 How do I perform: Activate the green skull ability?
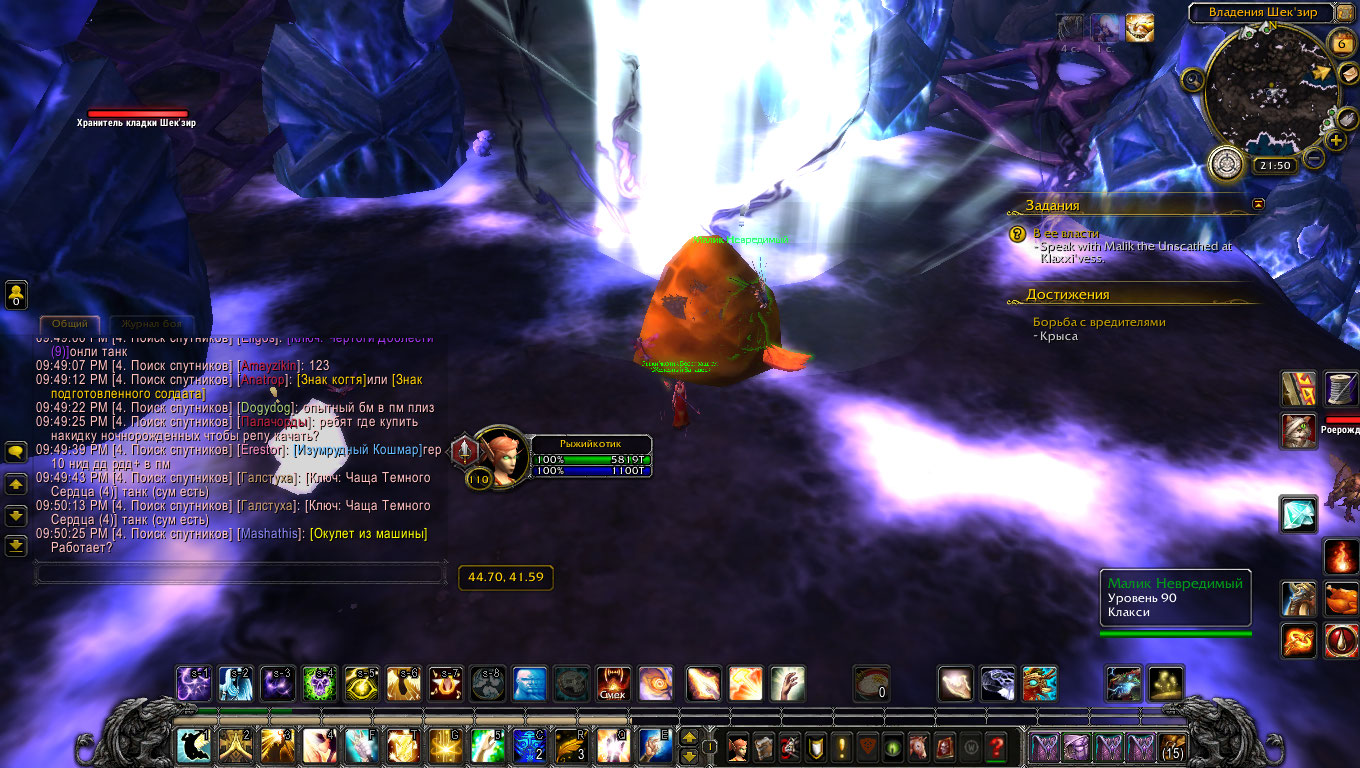coord(318,683)
